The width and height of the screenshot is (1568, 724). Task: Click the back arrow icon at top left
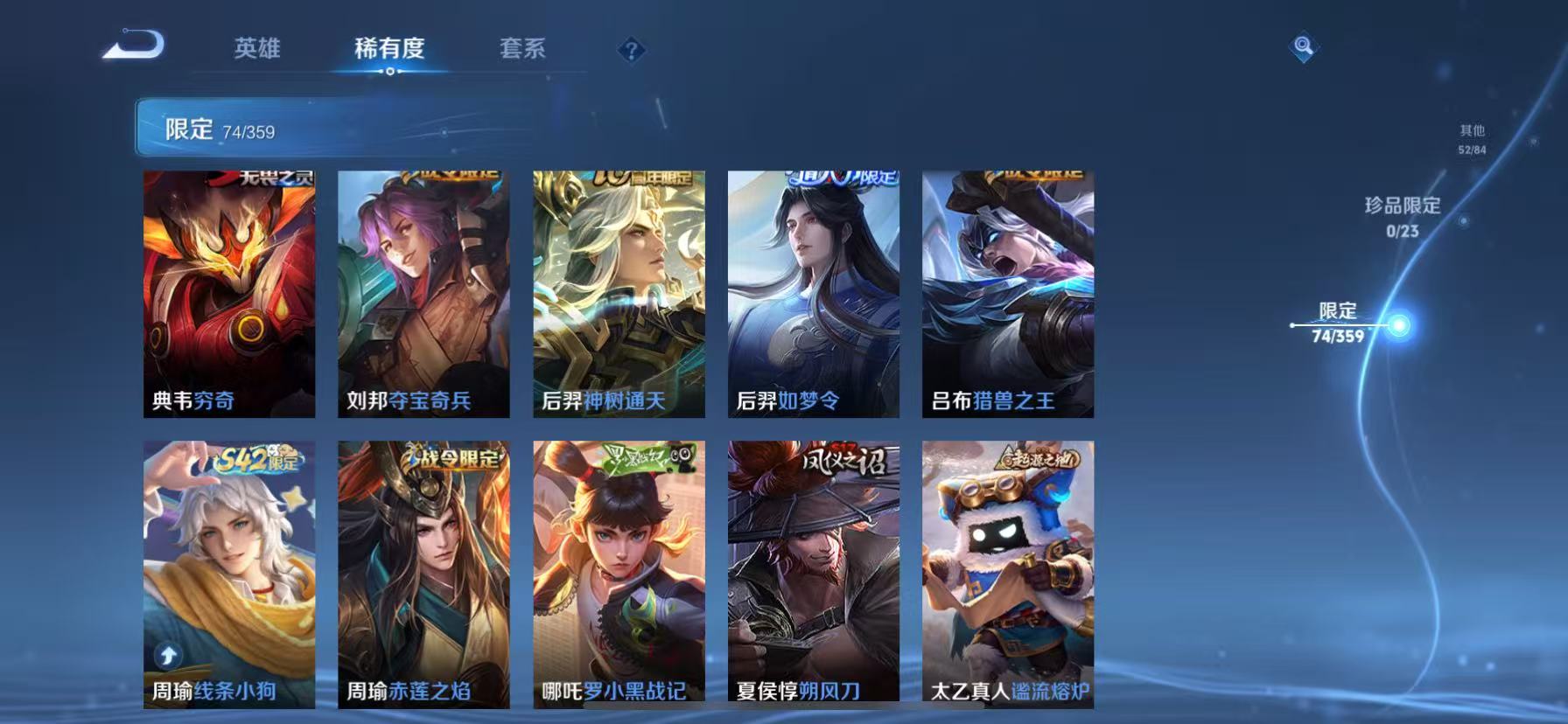tap(133, 47)
